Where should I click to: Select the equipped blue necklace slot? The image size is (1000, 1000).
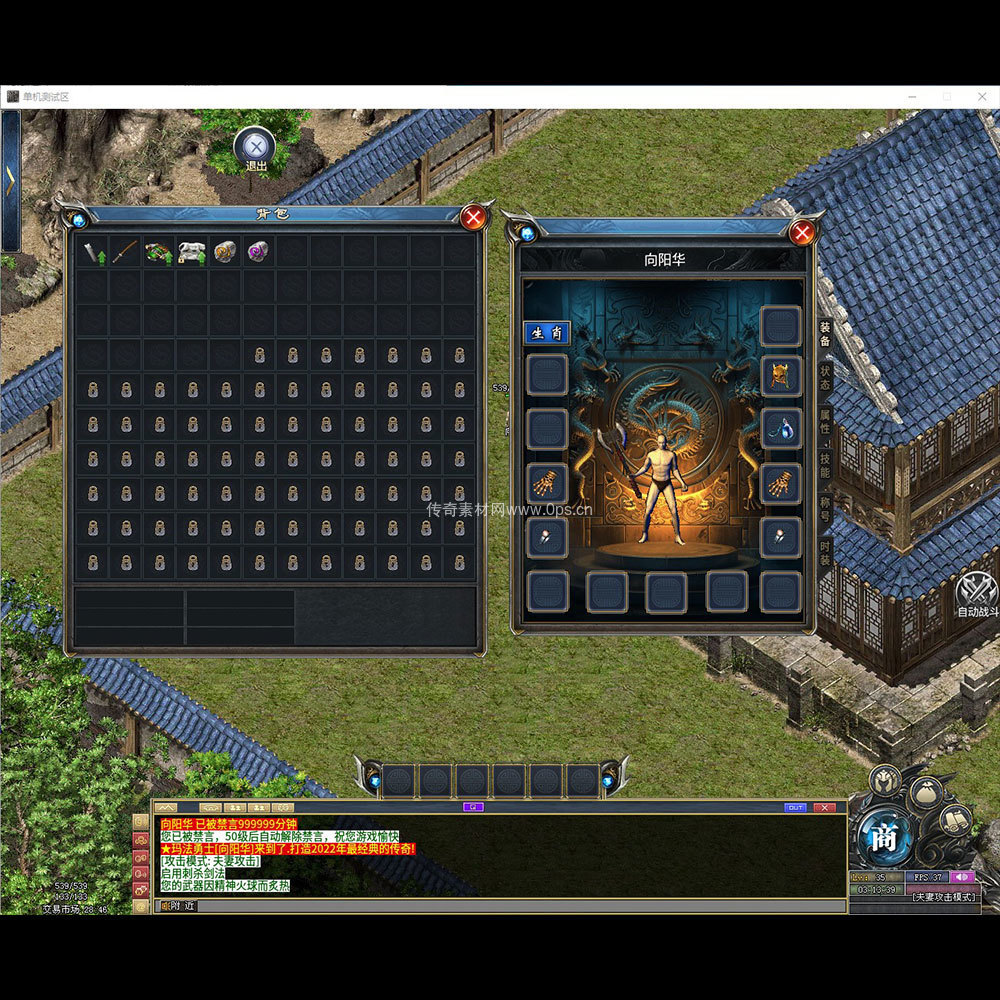780,429
